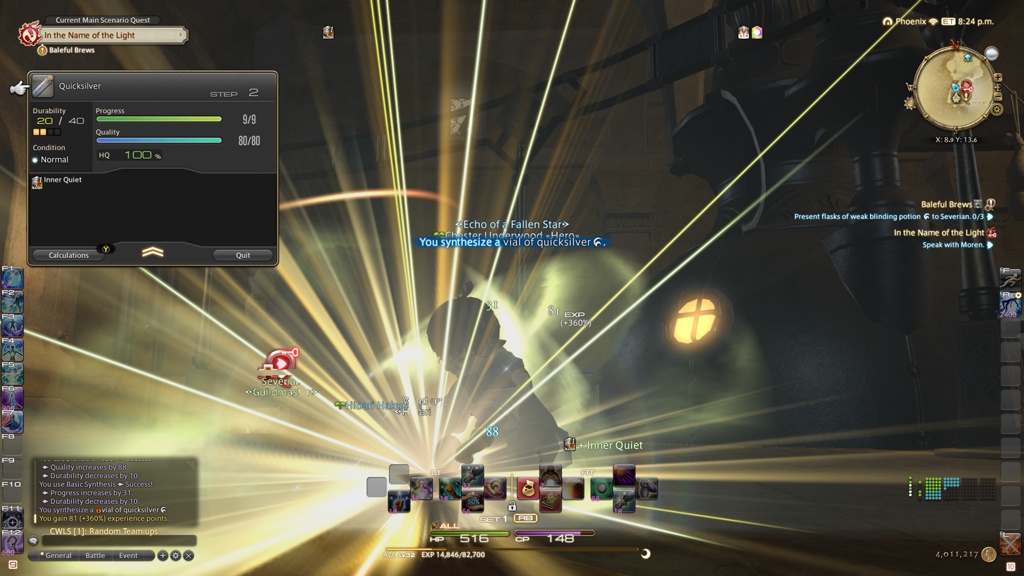1024x576 pixels.
Task: Switch to the Event chat tab
Action: (128, 555)
